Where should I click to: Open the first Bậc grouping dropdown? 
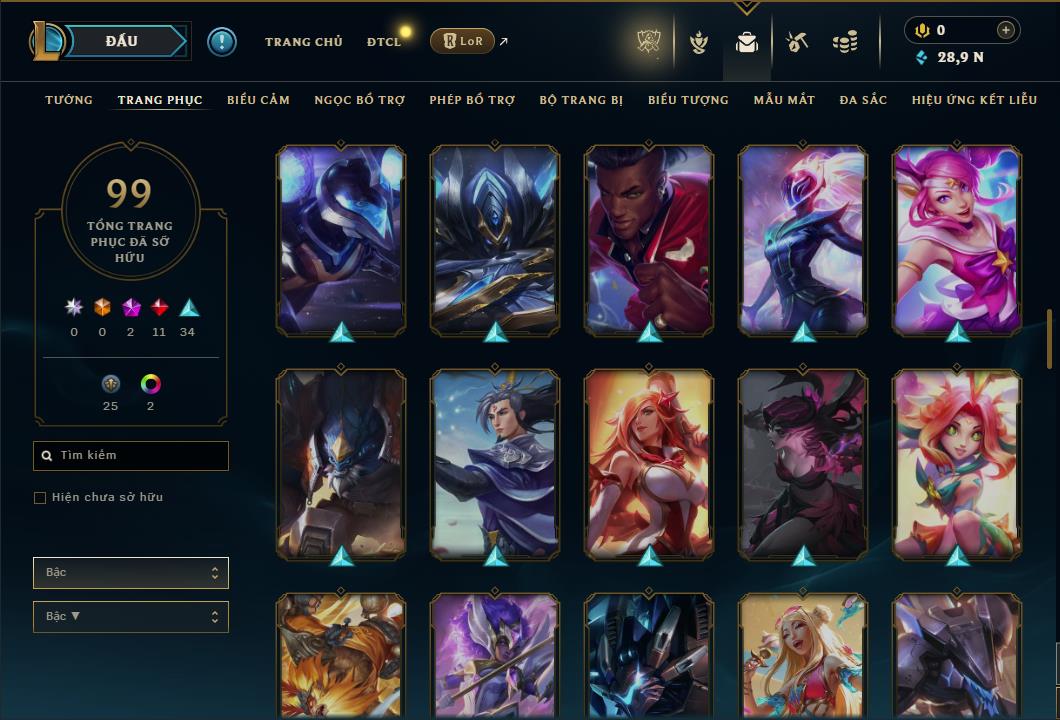point(130,573)
